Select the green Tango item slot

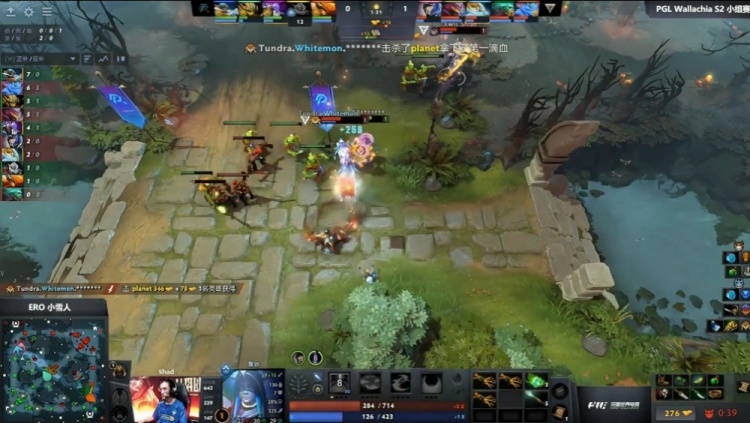coord(536,381)
